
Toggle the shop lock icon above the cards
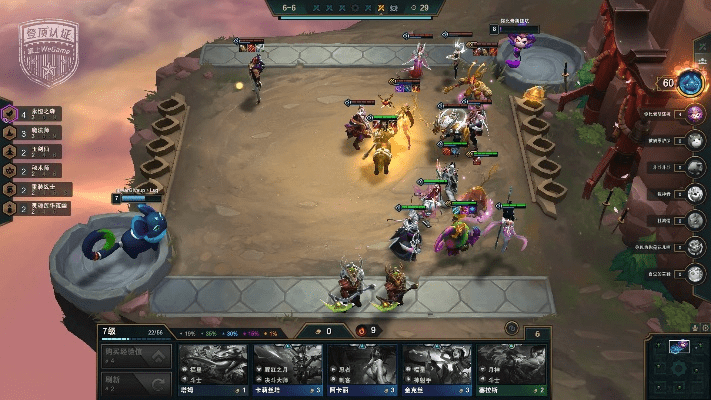512,328
